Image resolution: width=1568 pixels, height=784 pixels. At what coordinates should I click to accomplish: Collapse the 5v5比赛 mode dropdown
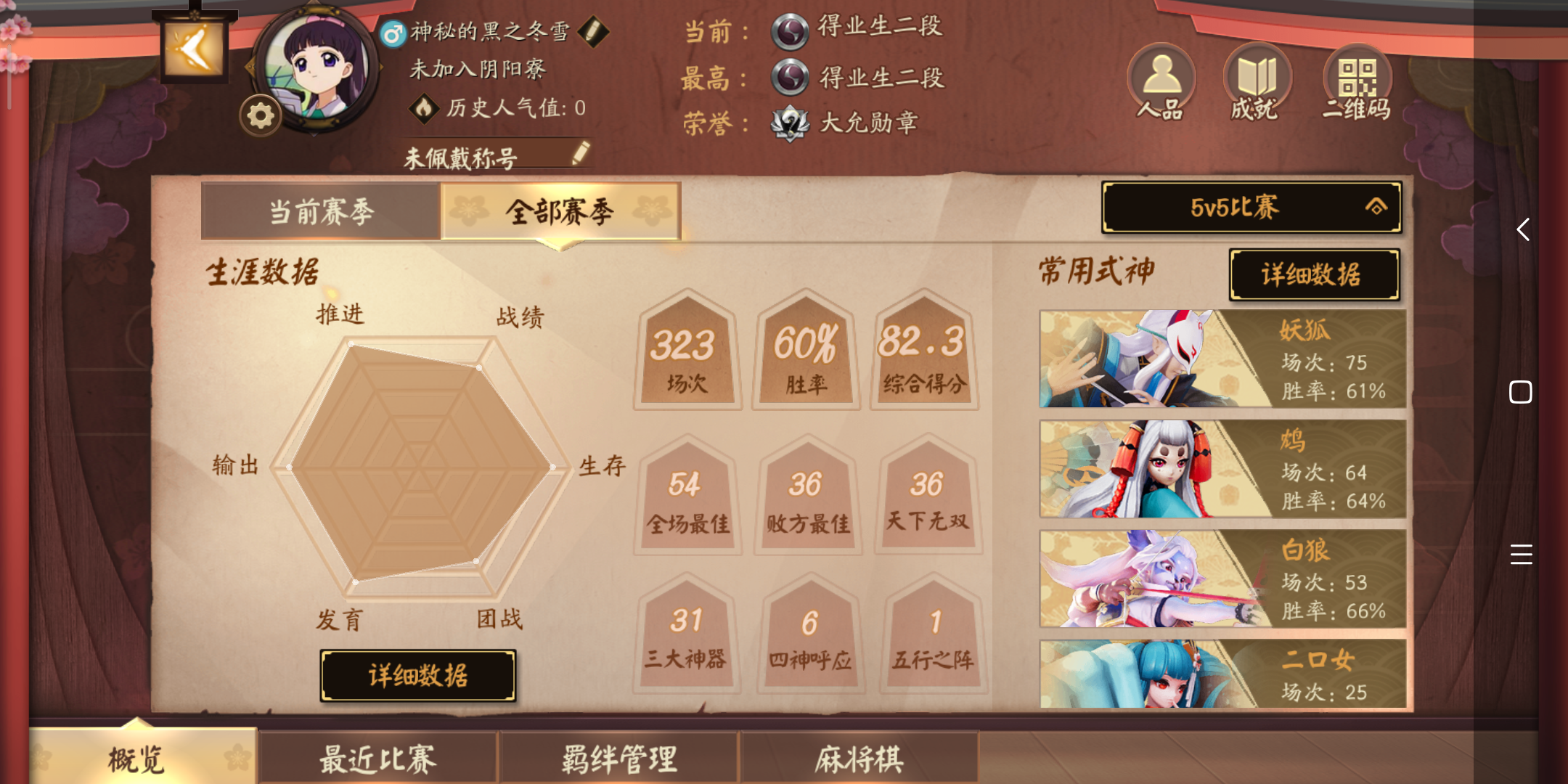click(1250, 208)
